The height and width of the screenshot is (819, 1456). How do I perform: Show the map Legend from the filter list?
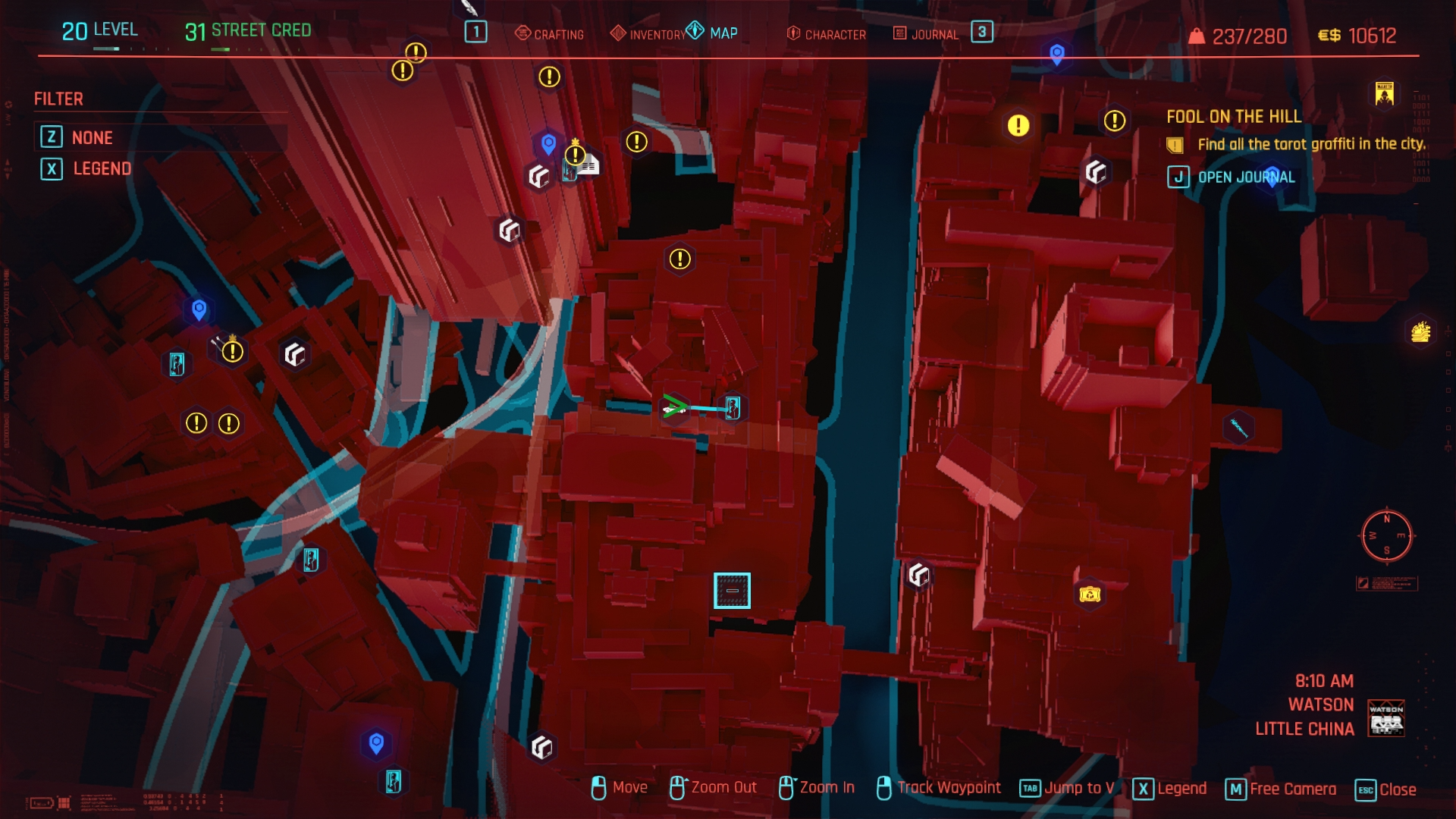point(102,168)
